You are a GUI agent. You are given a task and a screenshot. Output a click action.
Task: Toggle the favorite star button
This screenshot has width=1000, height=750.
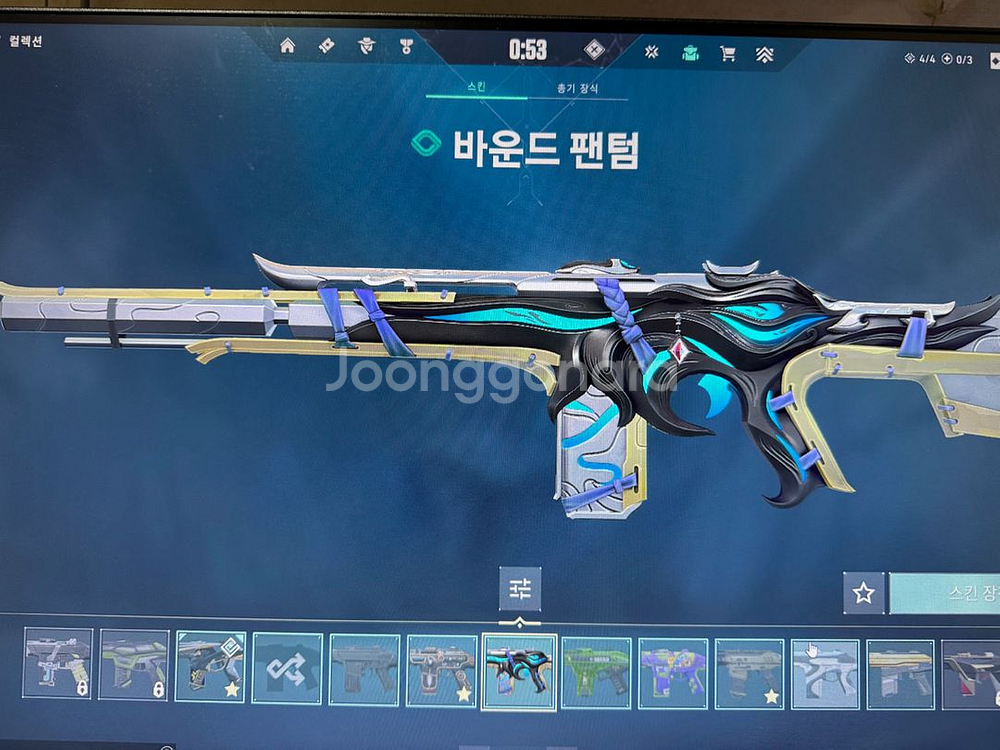point(863,593)
